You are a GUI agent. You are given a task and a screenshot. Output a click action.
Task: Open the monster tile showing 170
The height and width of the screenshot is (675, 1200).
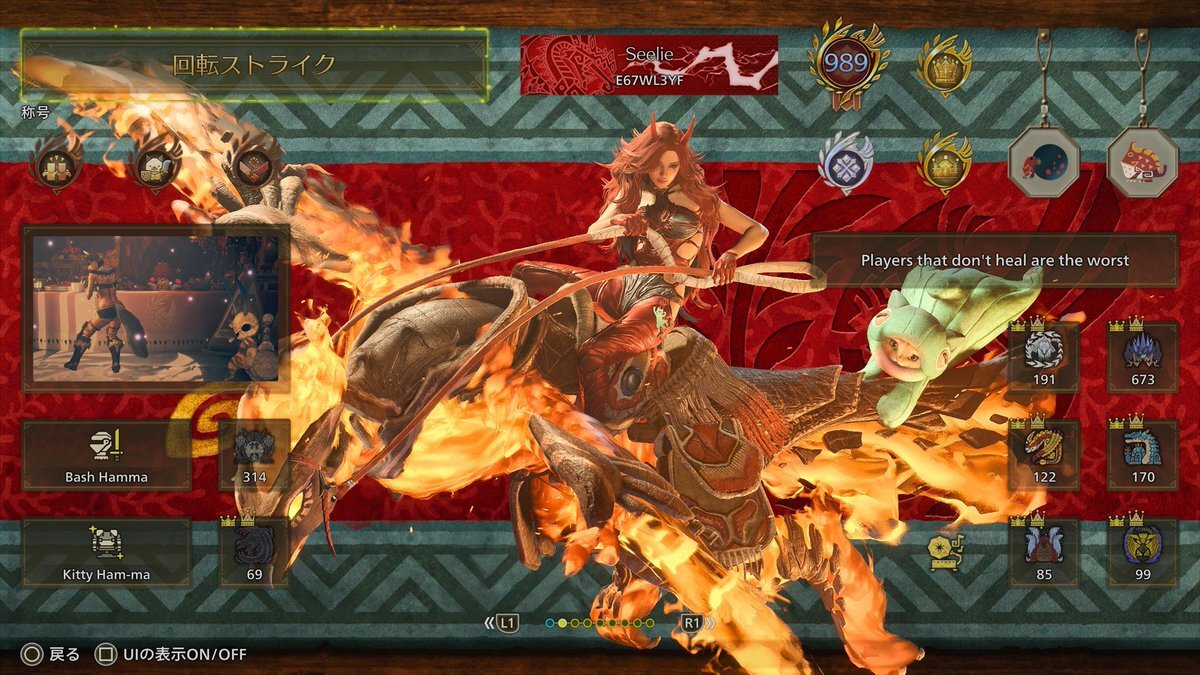click(x=1142, y=455)
